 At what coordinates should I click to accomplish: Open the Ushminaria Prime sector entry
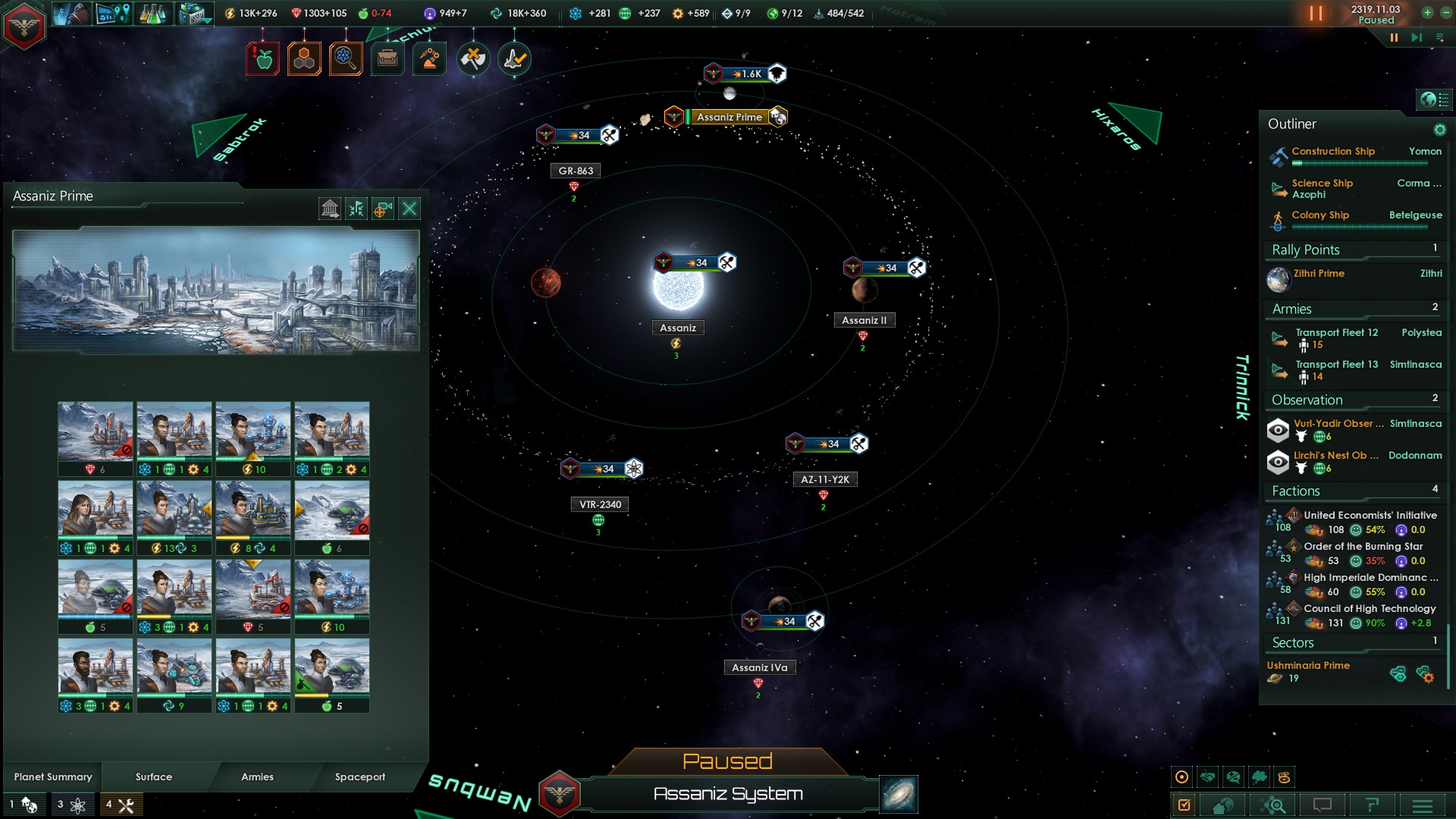(1308, 666)
